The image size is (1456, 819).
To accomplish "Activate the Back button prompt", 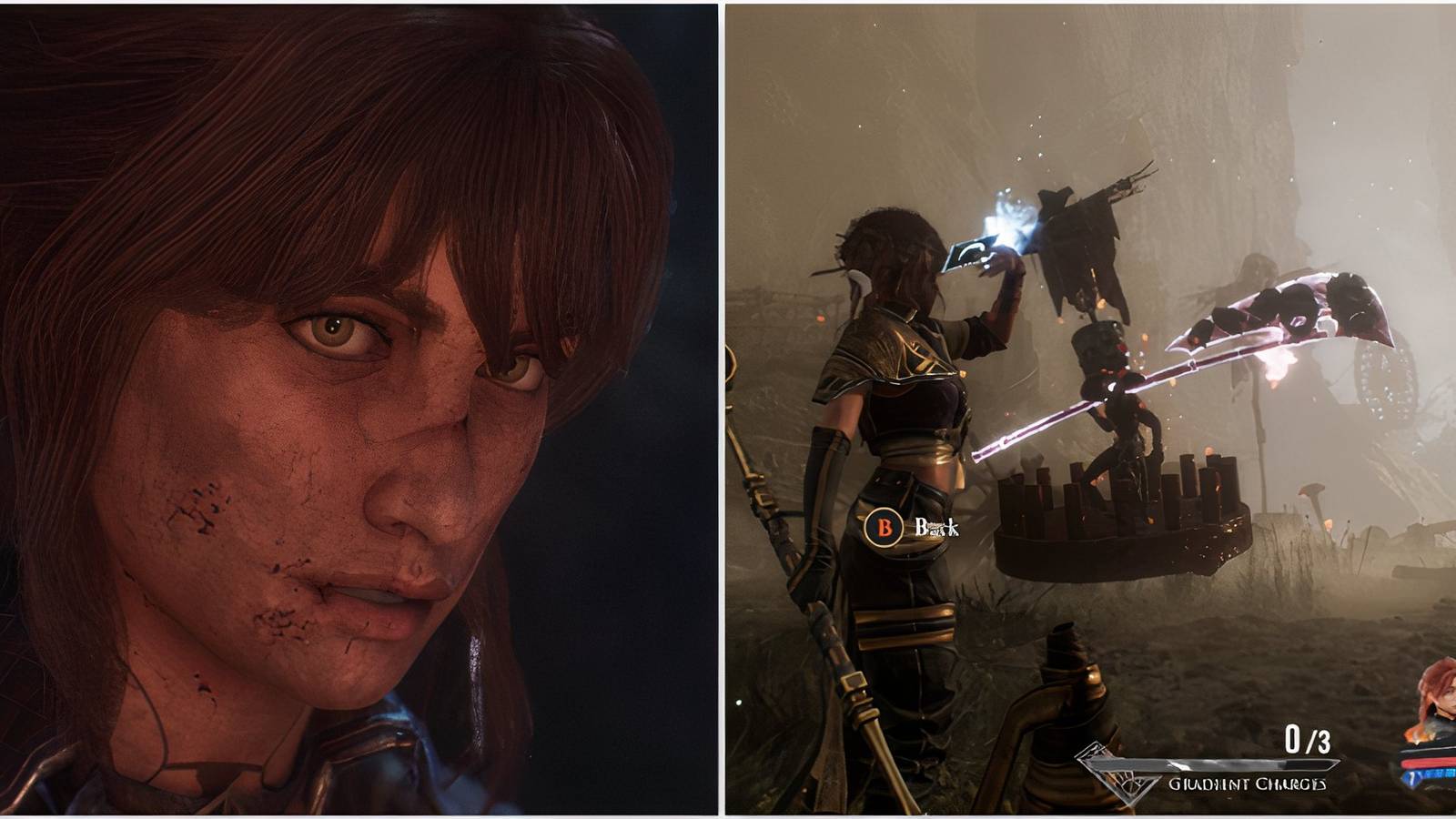I will tap(884, 526).
